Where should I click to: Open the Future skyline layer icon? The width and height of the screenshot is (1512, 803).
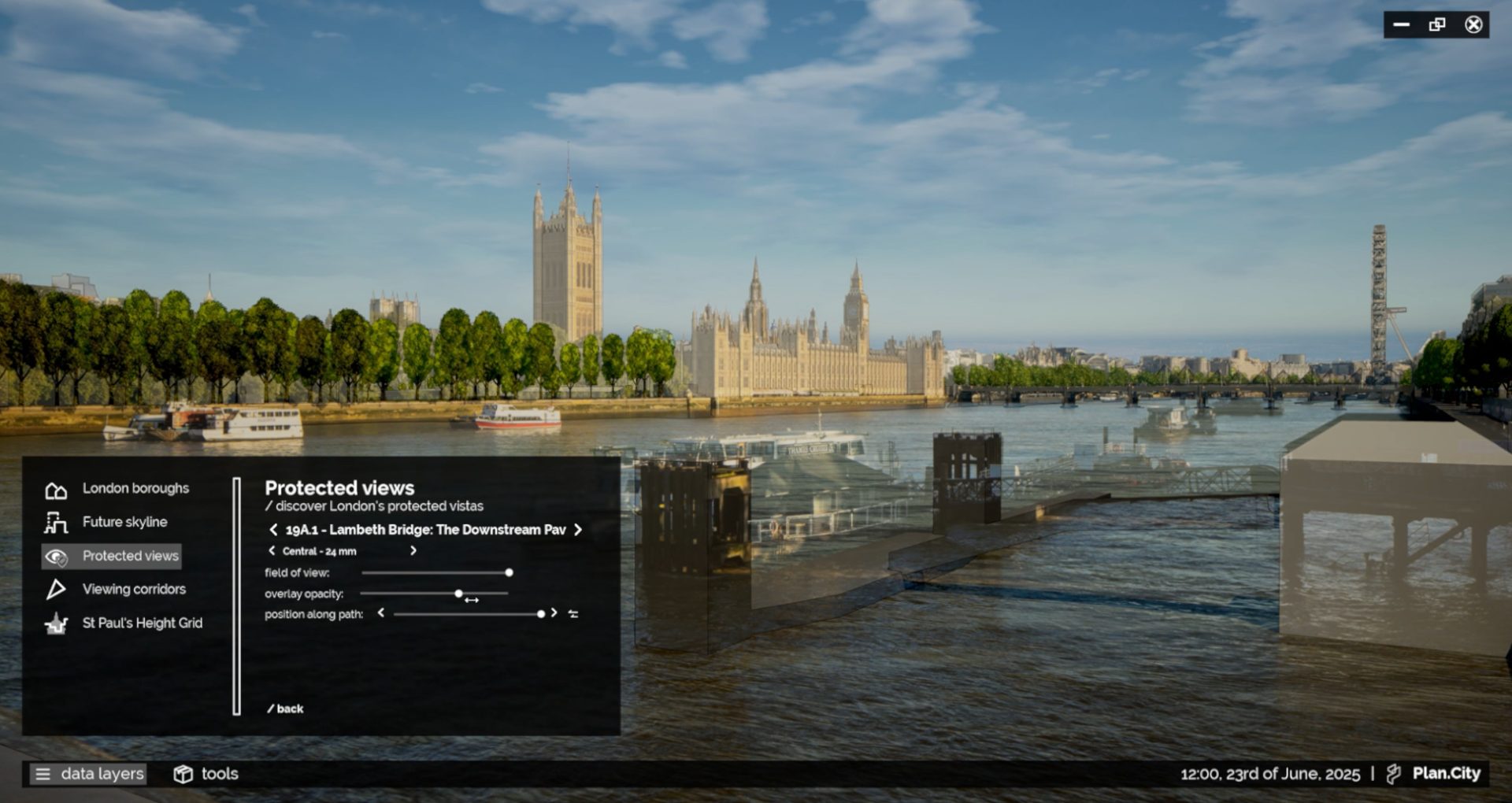pyautogui.click(x=55, y=521)
